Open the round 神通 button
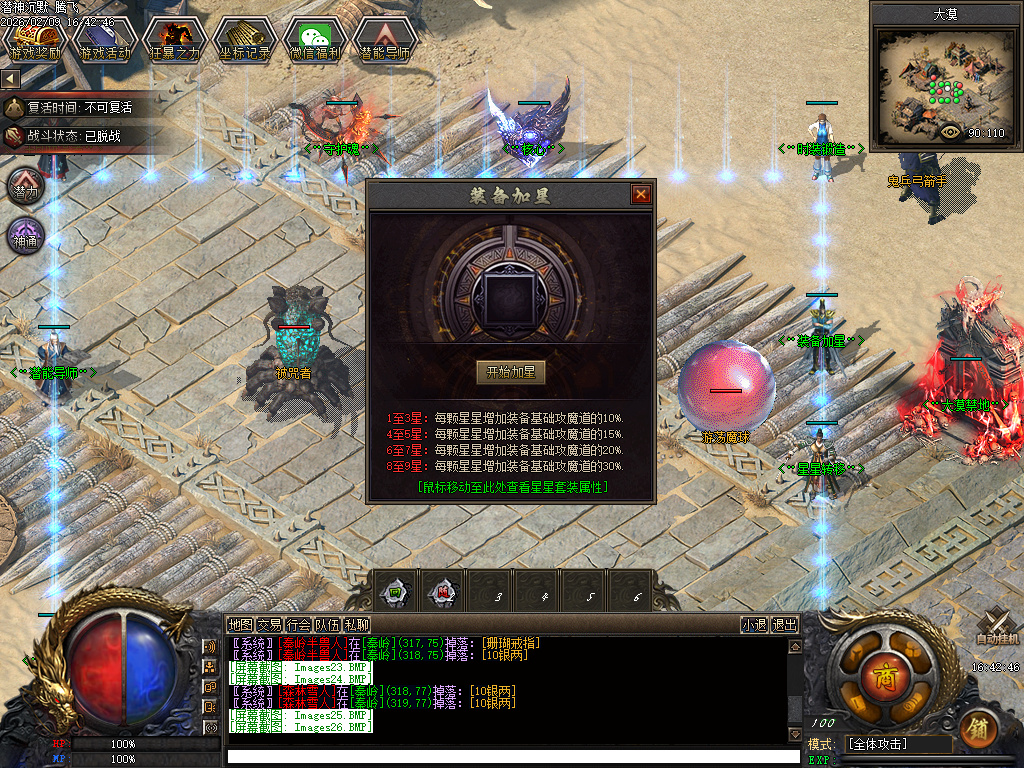1024x768 pixels. 27,237
